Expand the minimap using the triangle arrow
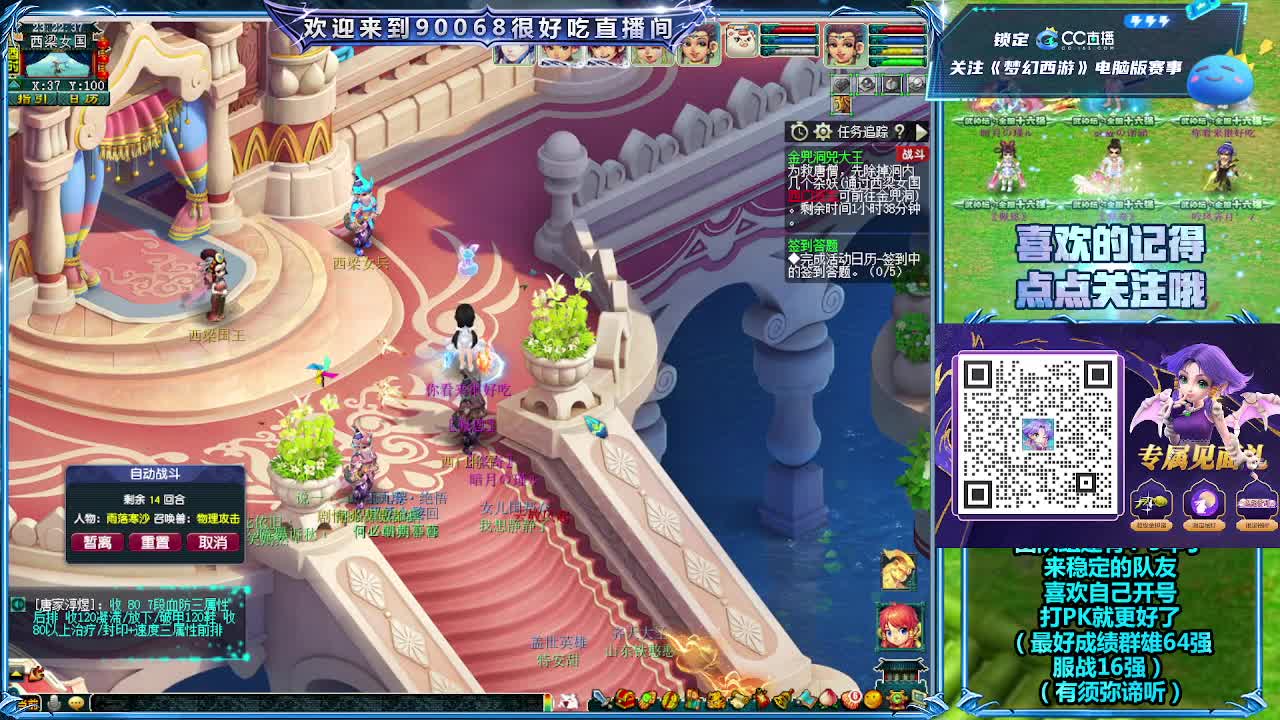The image size is (1280, 720). click(14, 84)
